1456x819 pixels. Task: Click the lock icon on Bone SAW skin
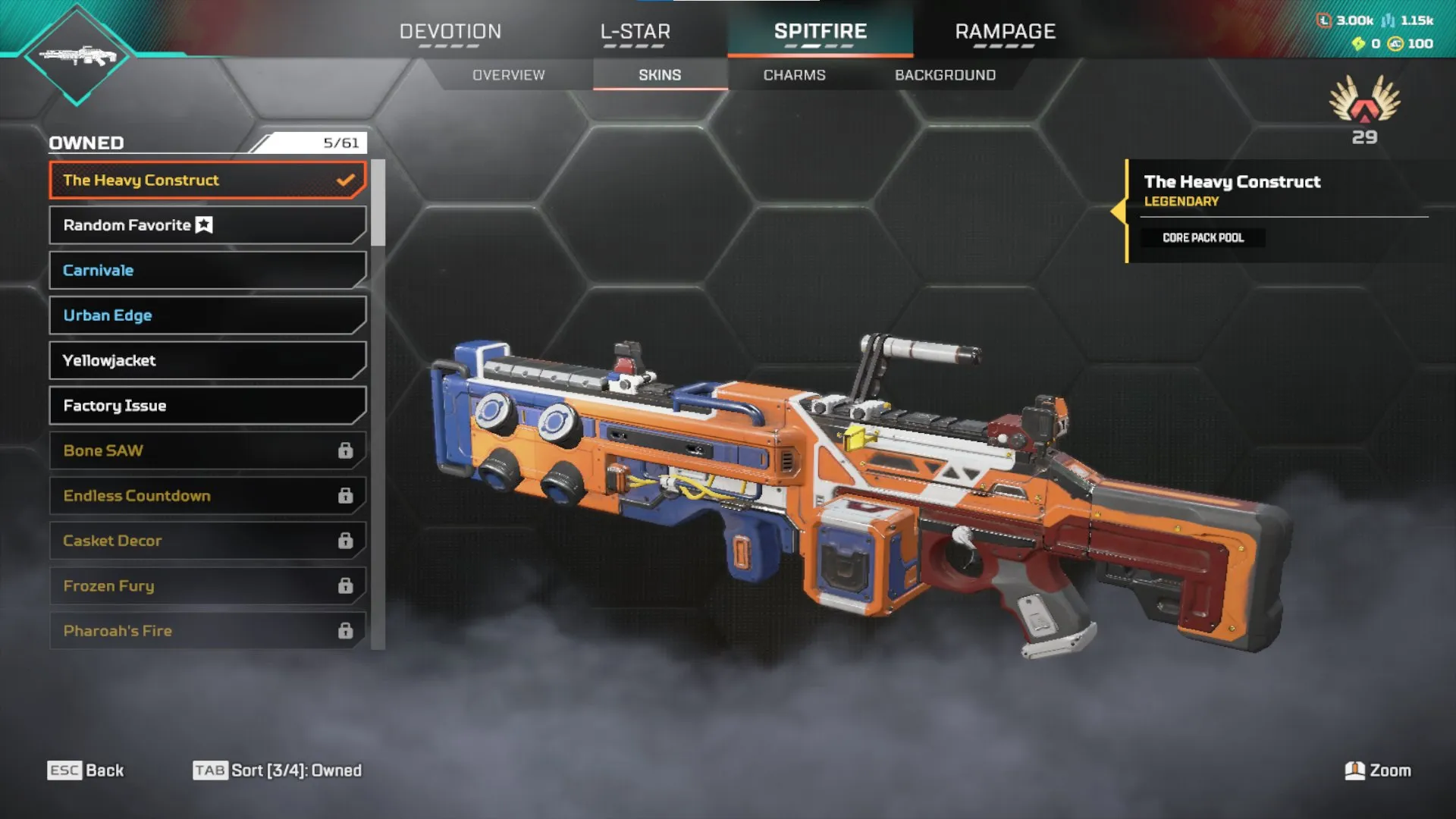click(346, 450)
